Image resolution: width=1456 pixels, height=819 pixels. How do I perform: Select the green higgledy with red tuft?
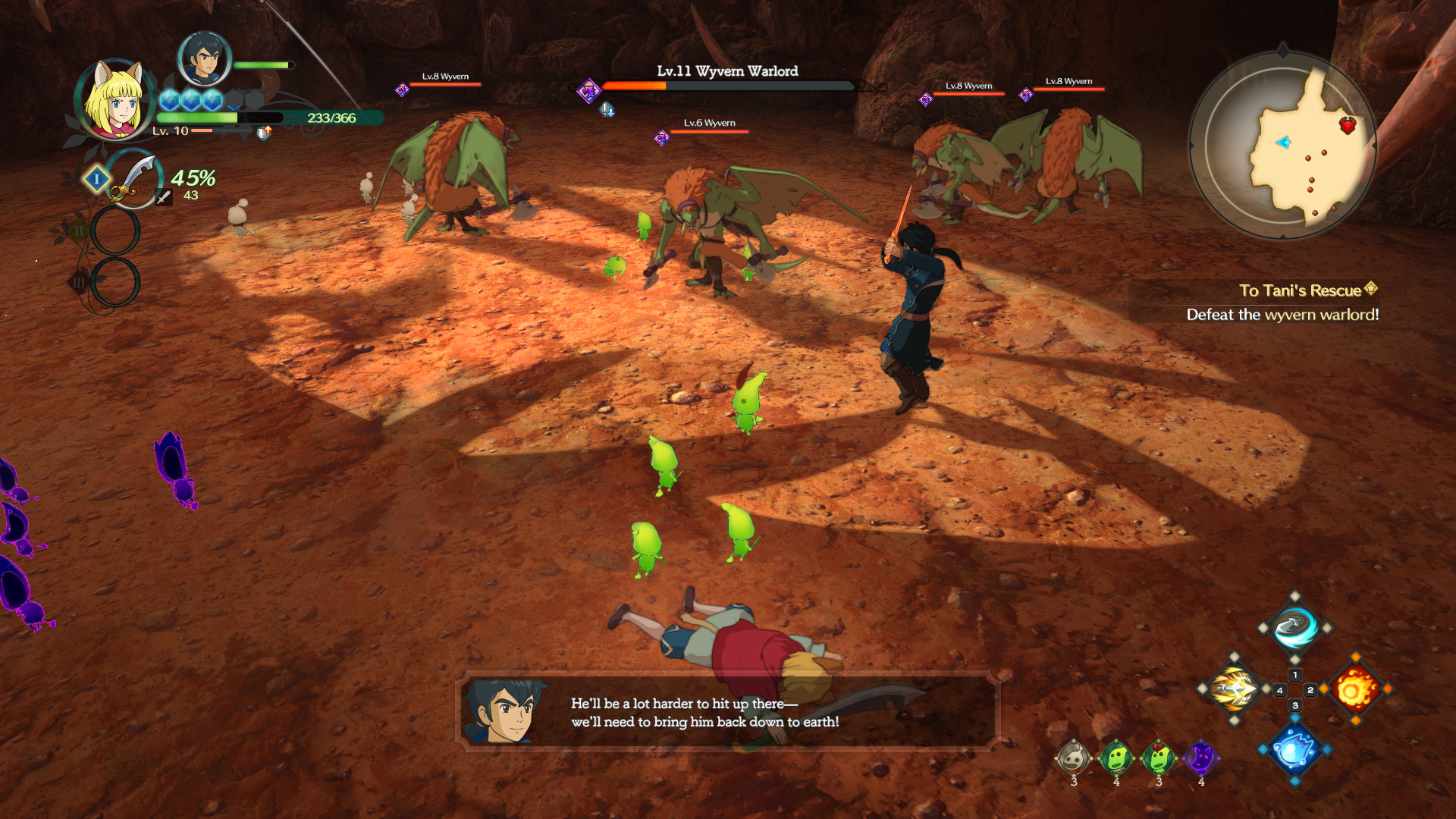click(x=1159, y=758)
